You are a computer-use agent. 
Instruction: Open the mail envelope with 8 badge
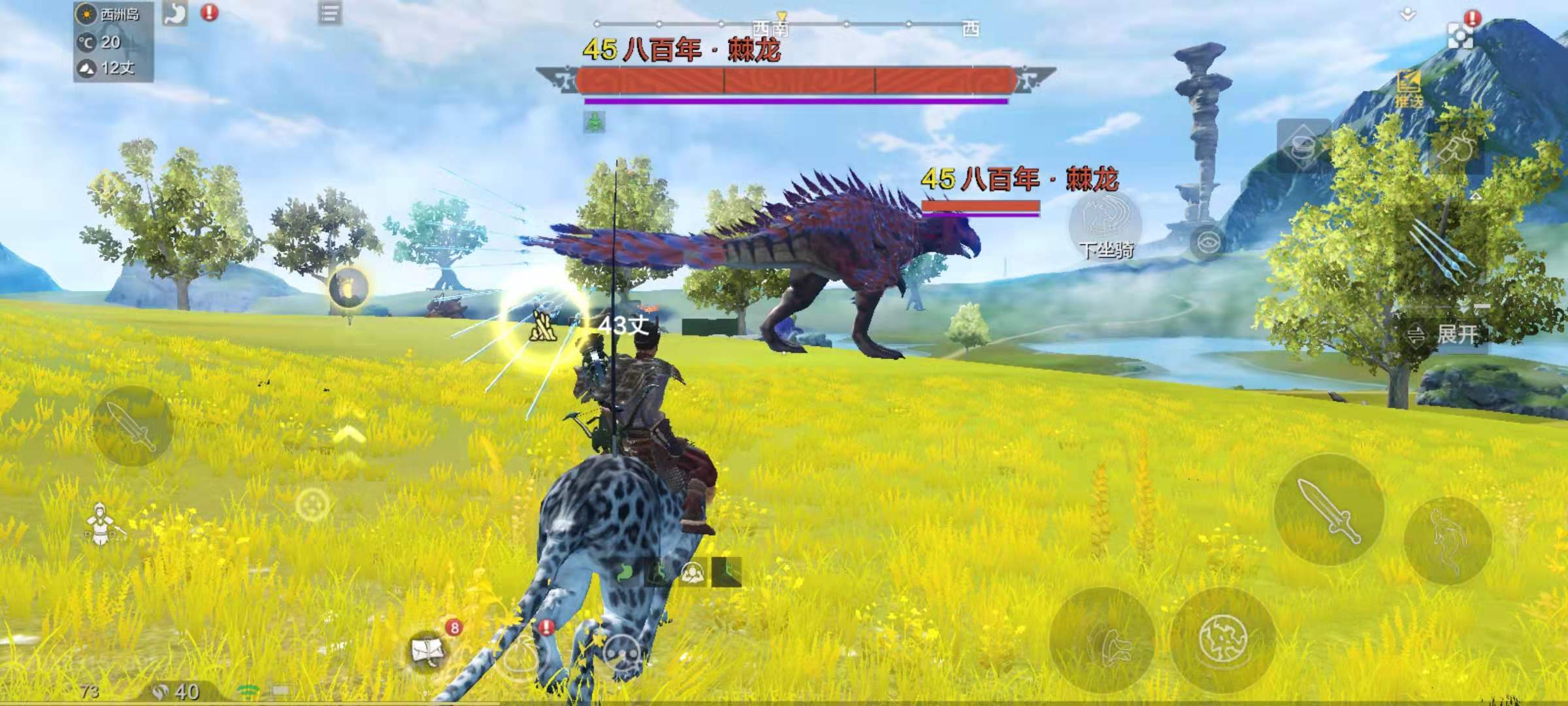(429, 650)
